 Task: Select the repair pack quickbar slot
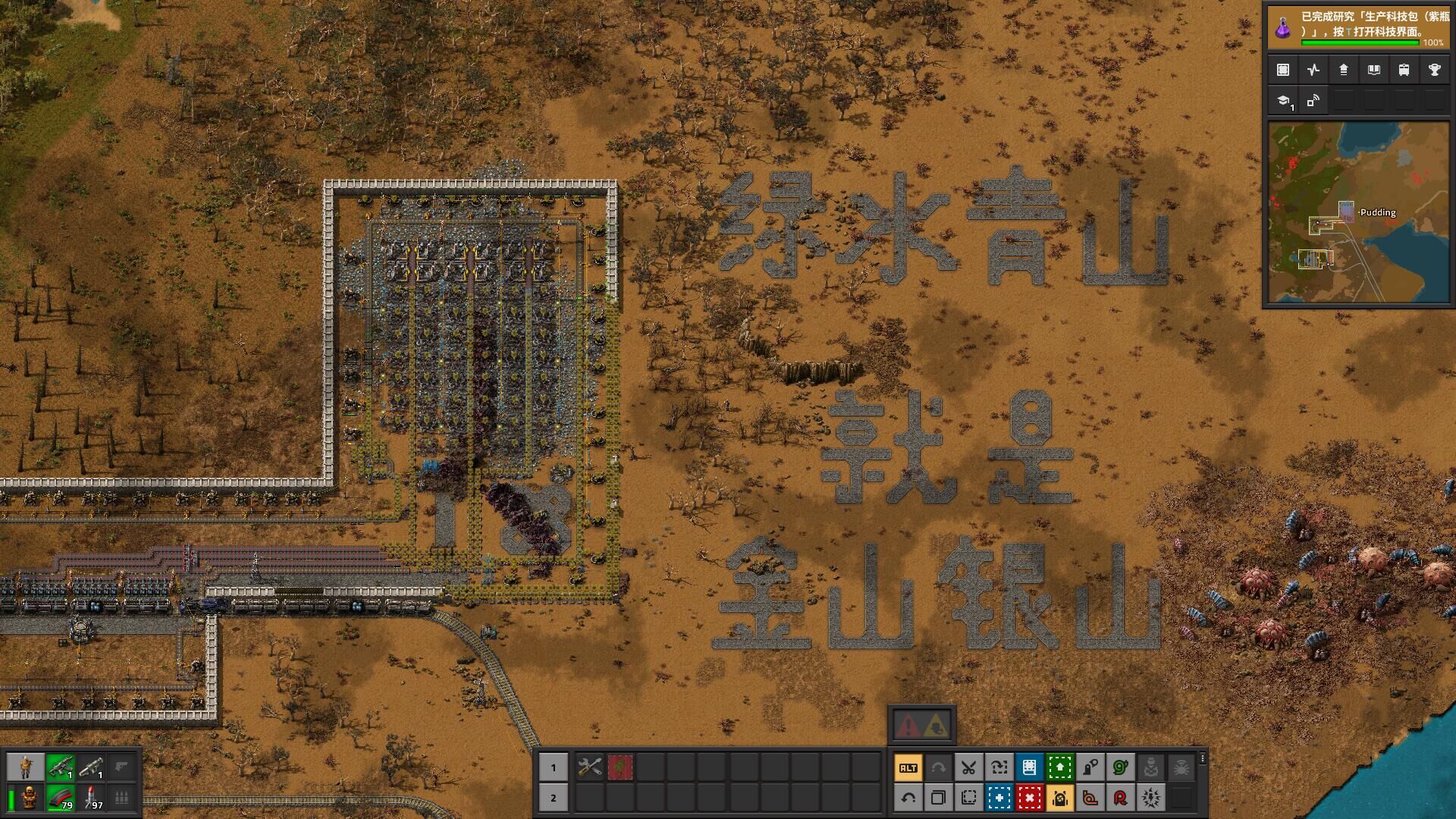click(x=589, y=767)
